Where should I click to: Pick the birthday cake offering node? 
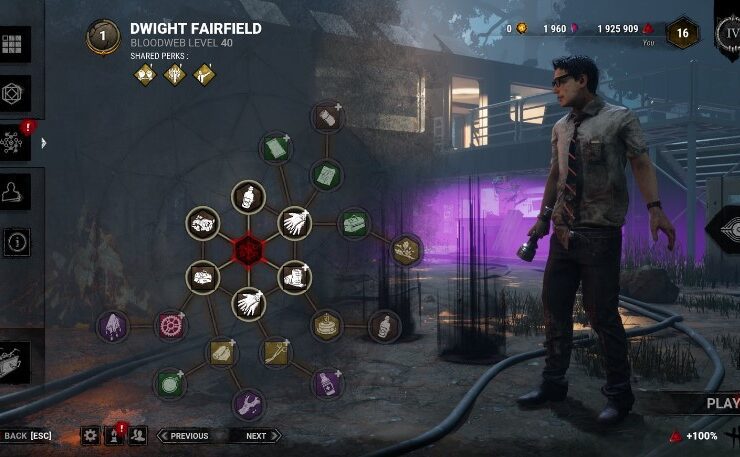tap(326, 325)
